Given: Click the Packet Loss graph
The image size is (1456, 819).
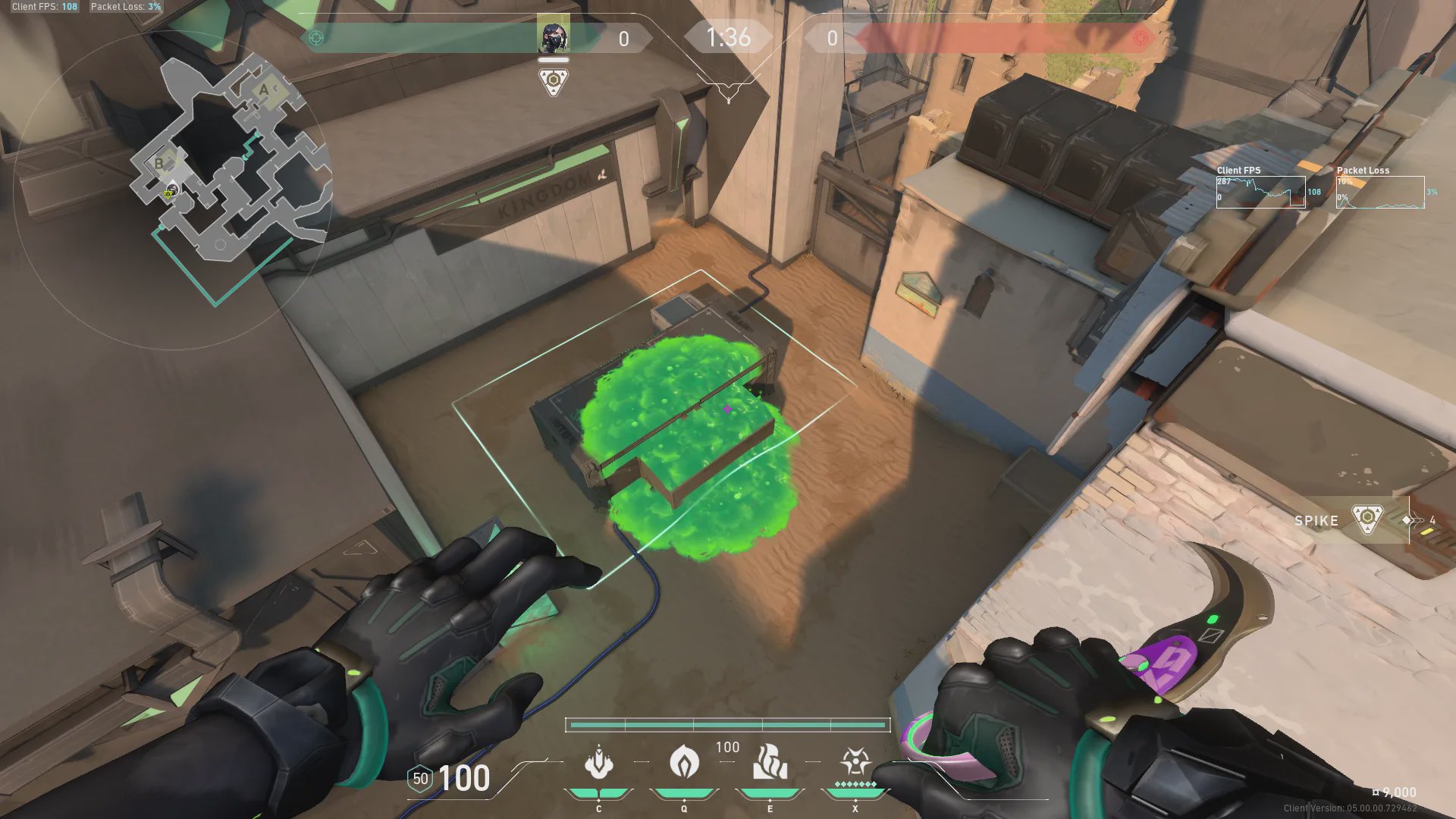Looking at the screenshot, I should 1380,192.
